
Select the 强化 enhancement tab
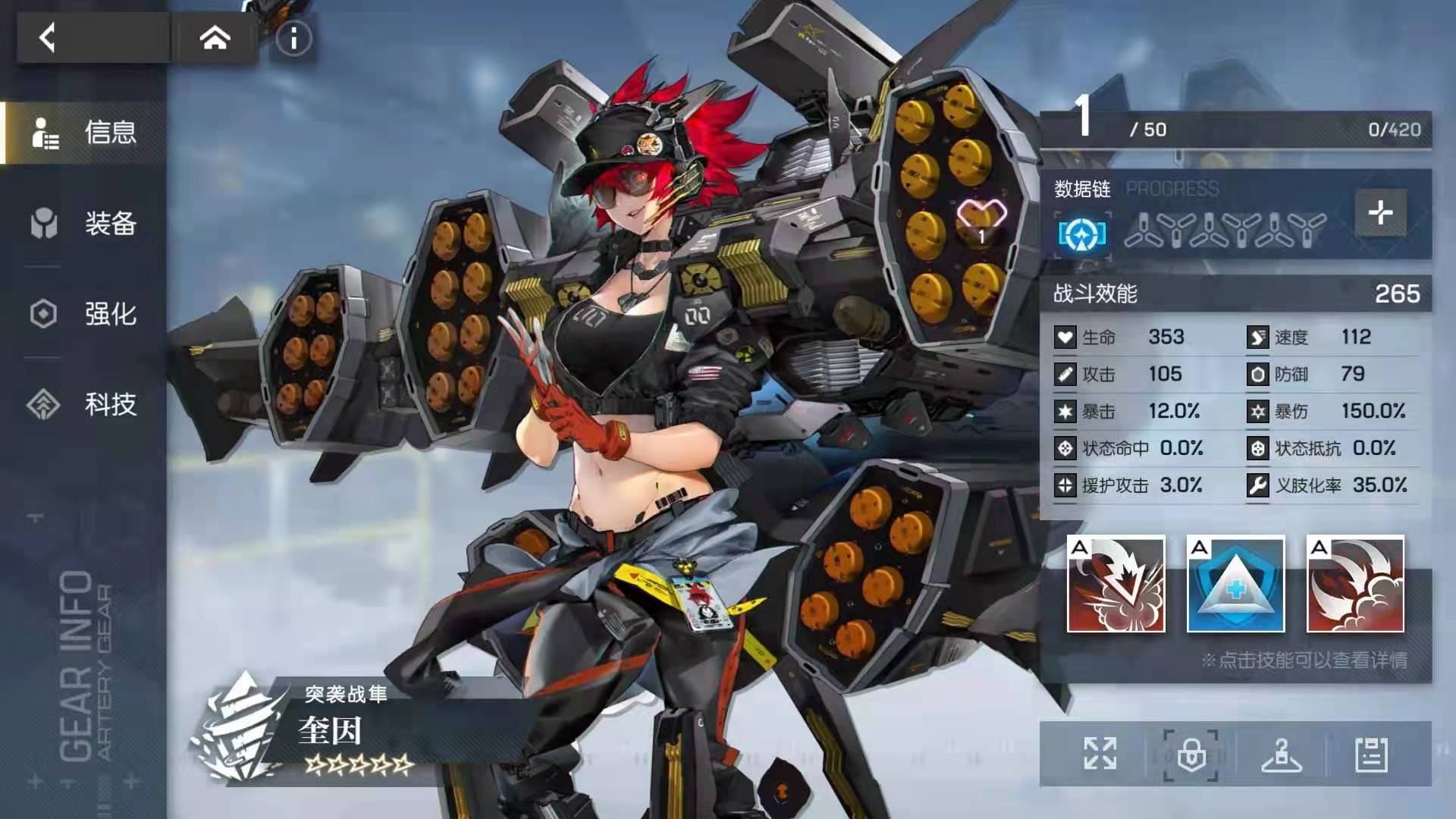(x=85, y=314)
